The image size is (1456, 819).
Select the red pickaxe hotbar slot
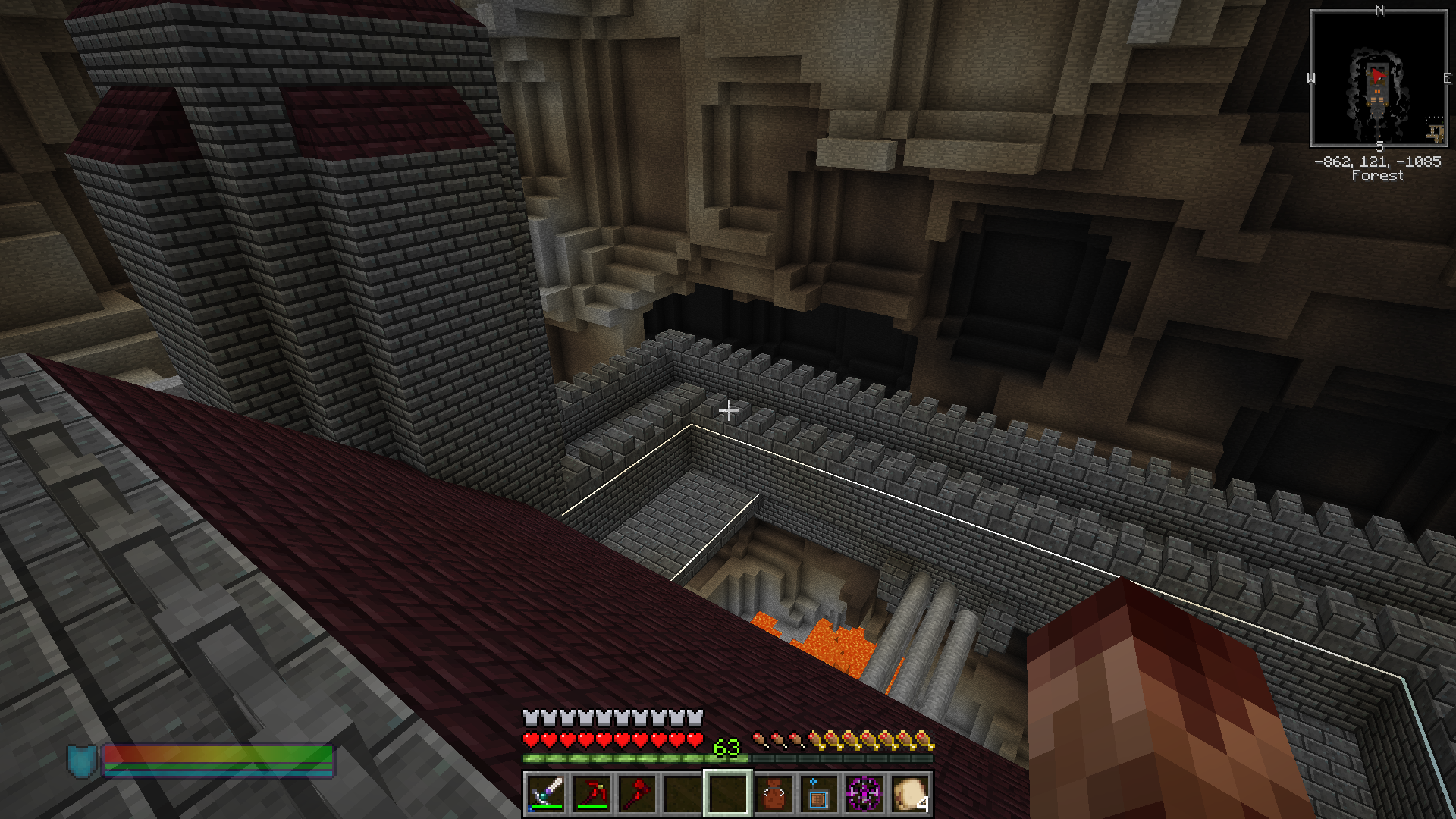click(x=591, y=794)
